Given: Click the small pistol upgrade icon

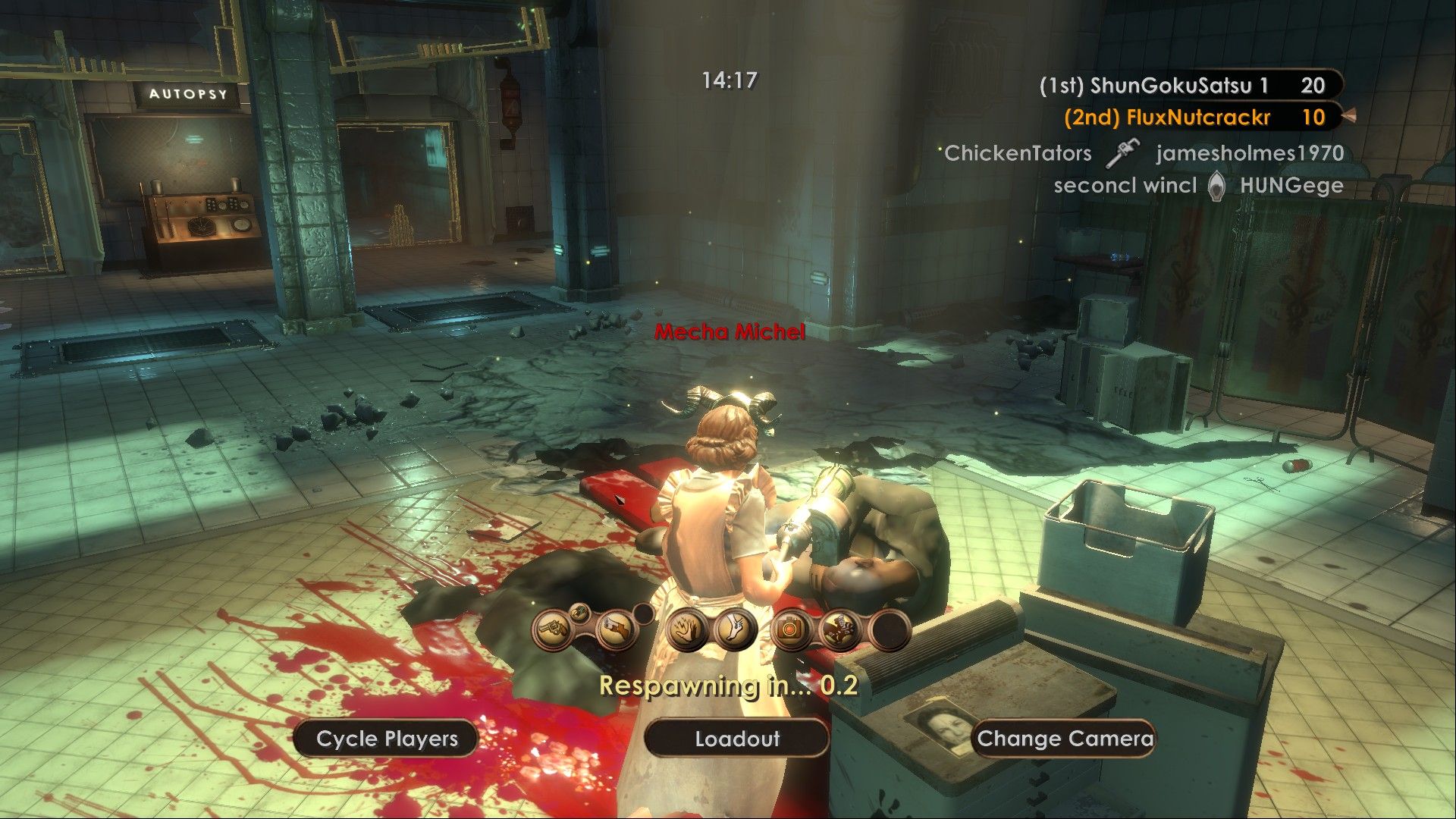Looking at the screenshot, I should point(579,612).
